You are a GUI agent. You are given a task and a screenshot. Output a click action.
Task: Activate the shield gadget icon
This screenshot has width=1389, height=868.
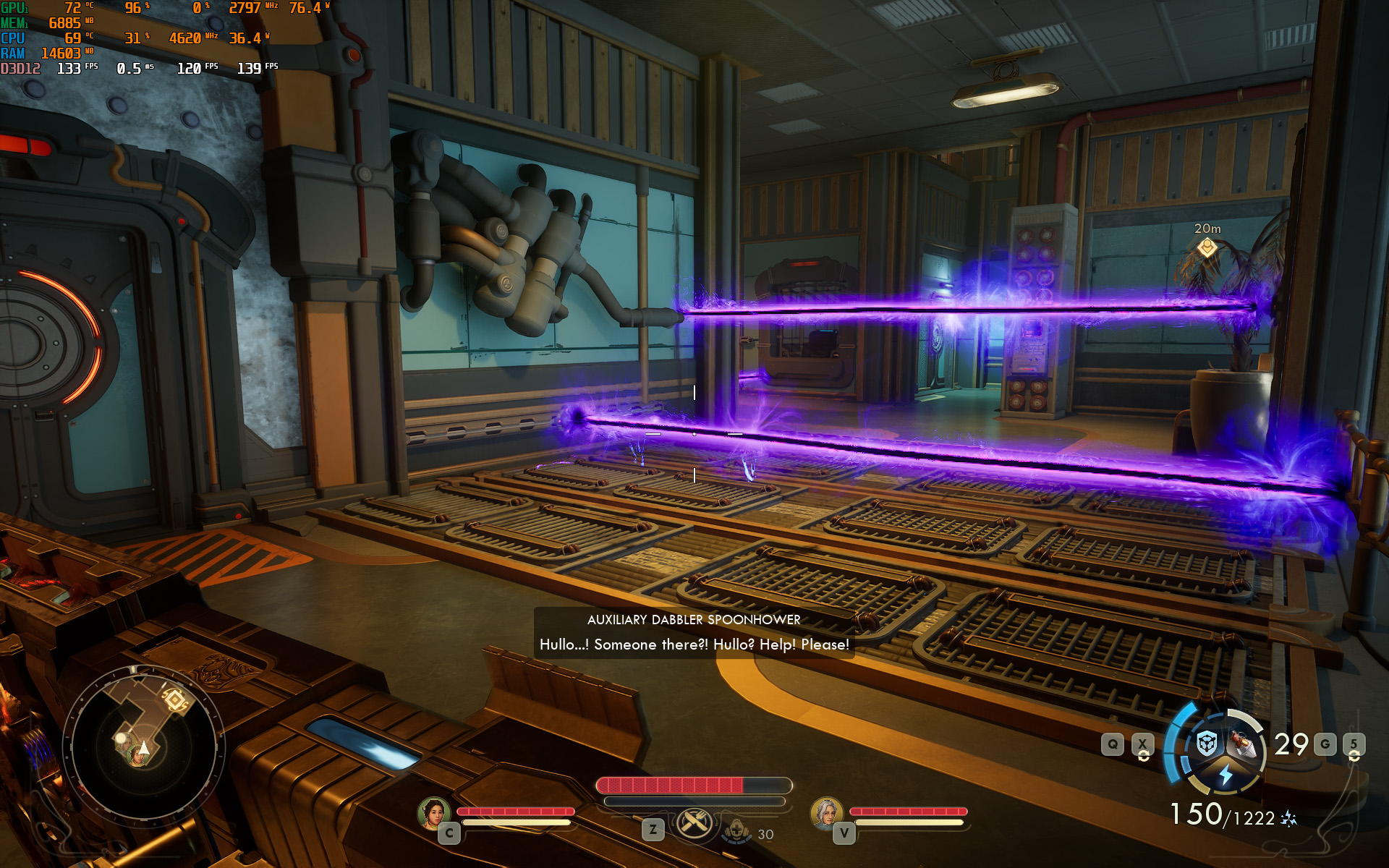point(1207,743)
